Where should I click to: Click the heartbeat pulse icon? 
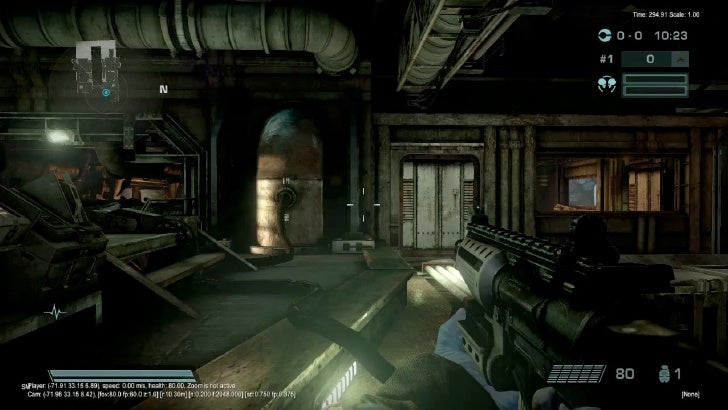(56, 313)
